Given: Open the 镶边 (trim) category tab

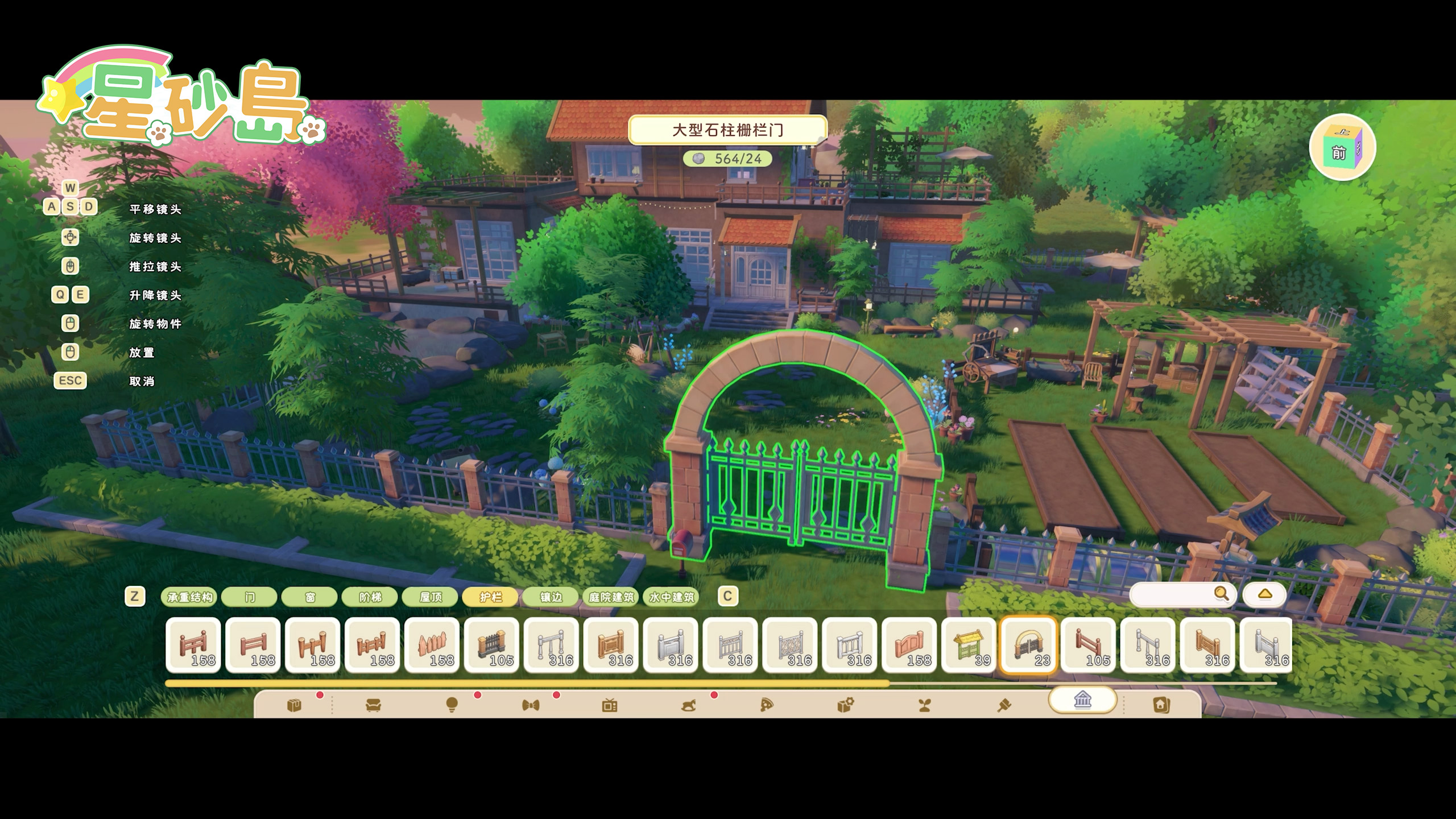Looking at the screenshot, I should coord(551,597).
